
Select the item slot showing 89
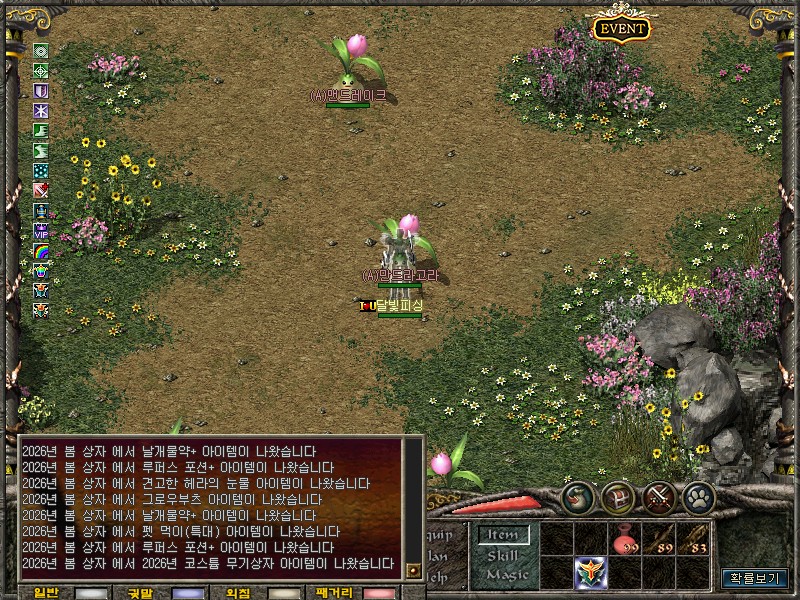click(x=659, y=539)
